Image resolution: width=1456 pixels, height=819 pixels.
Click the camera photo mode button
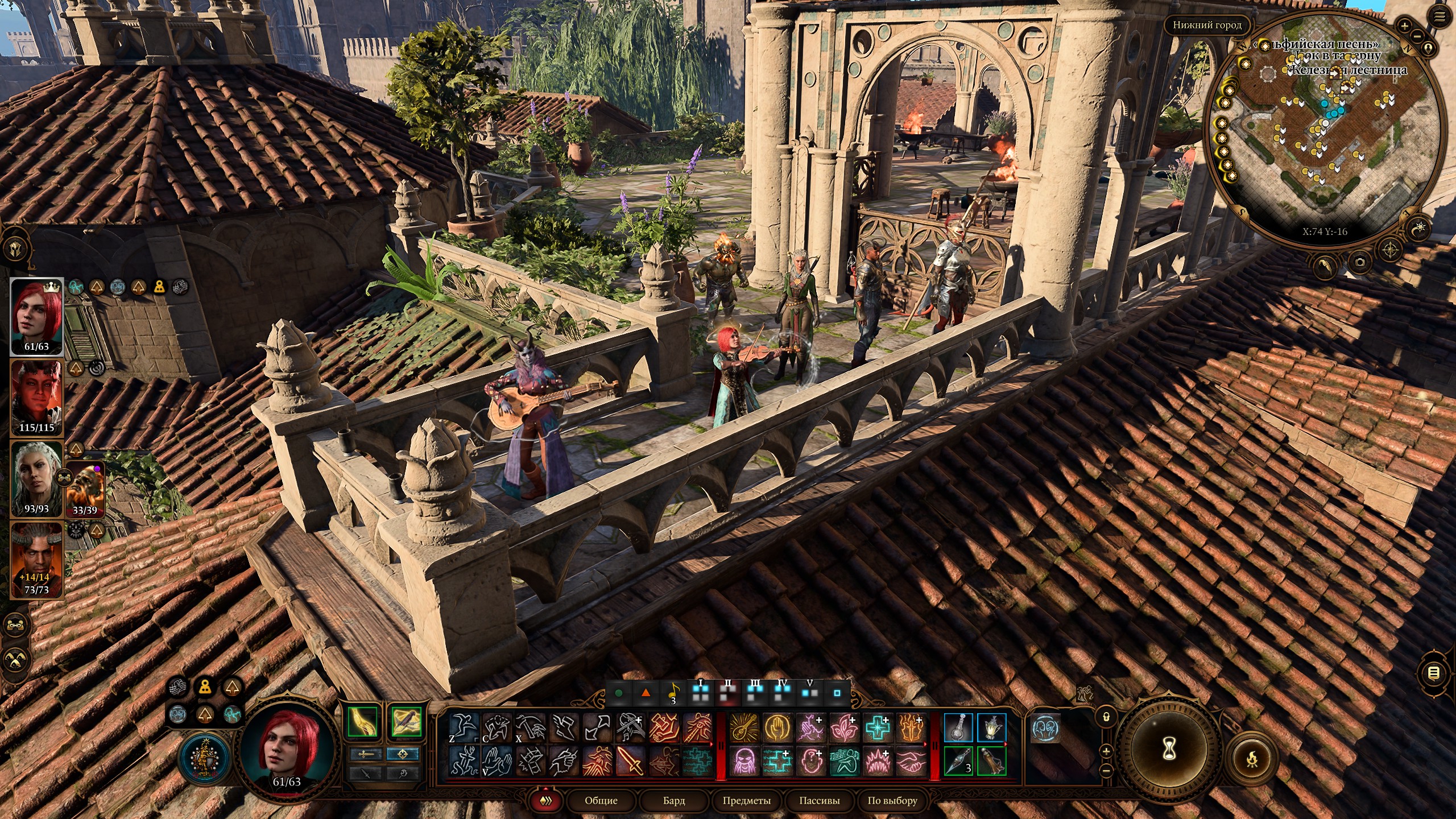(x=1359, y=262)
